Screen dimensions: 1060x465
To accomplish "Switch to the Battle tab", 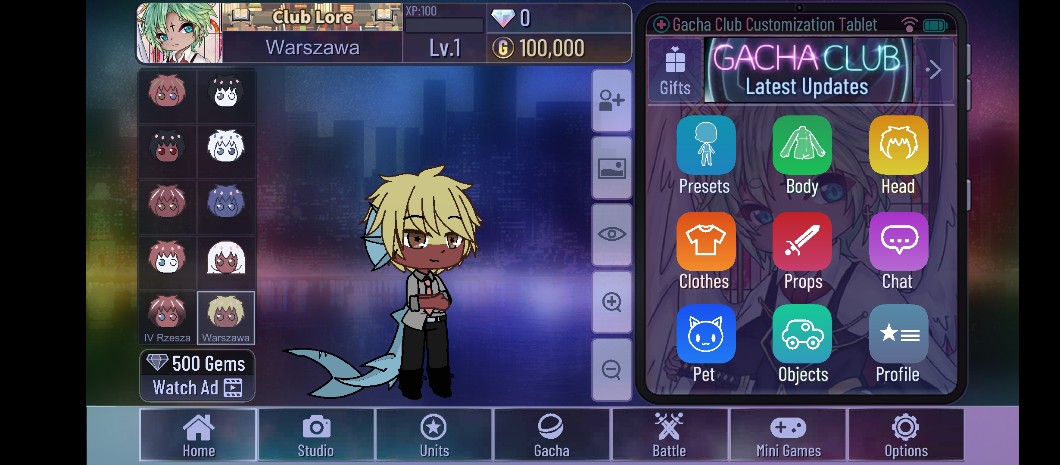I will [669, 435].
